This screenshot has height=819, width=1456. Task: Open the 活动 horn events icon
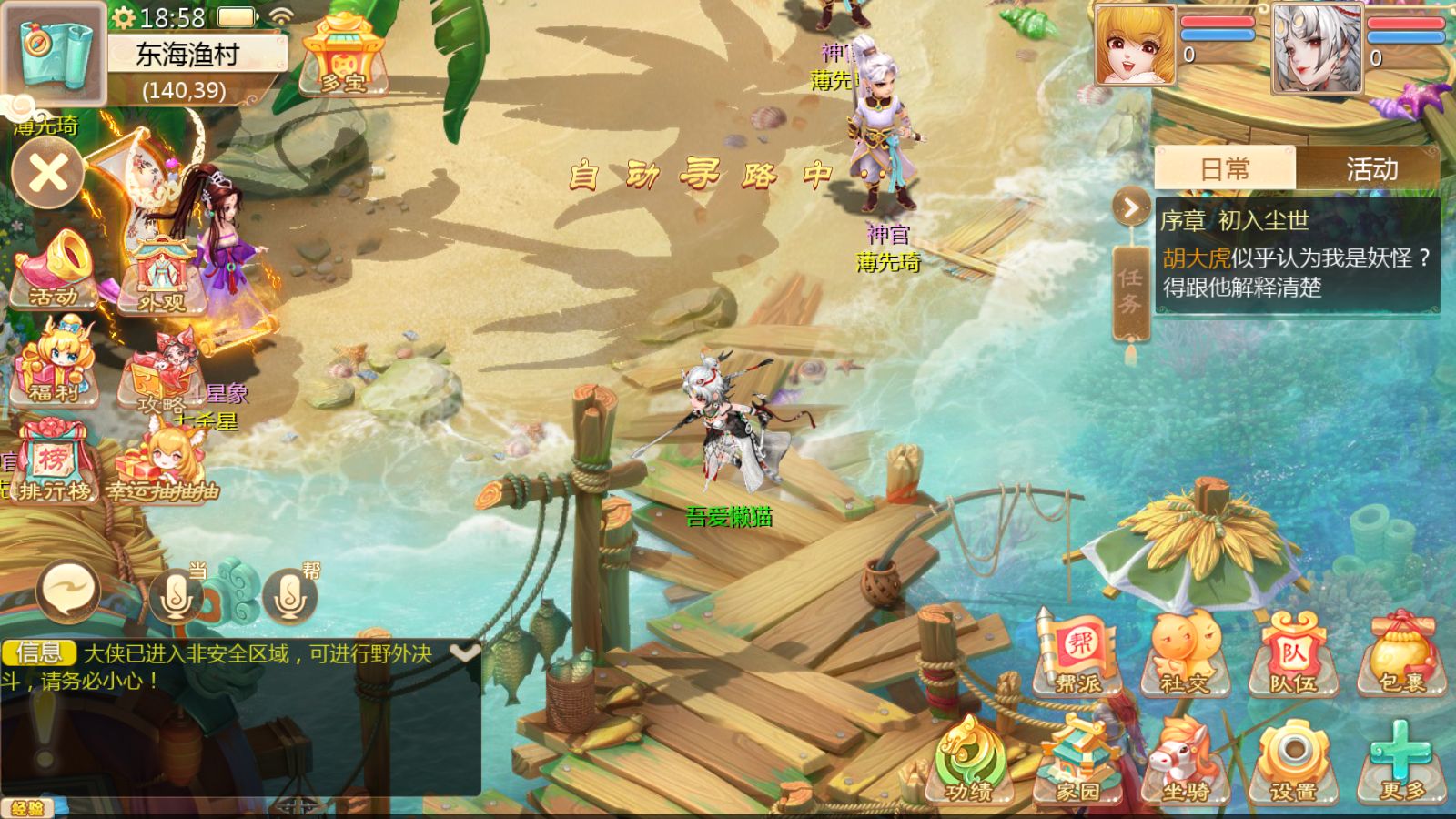point(53,268)
